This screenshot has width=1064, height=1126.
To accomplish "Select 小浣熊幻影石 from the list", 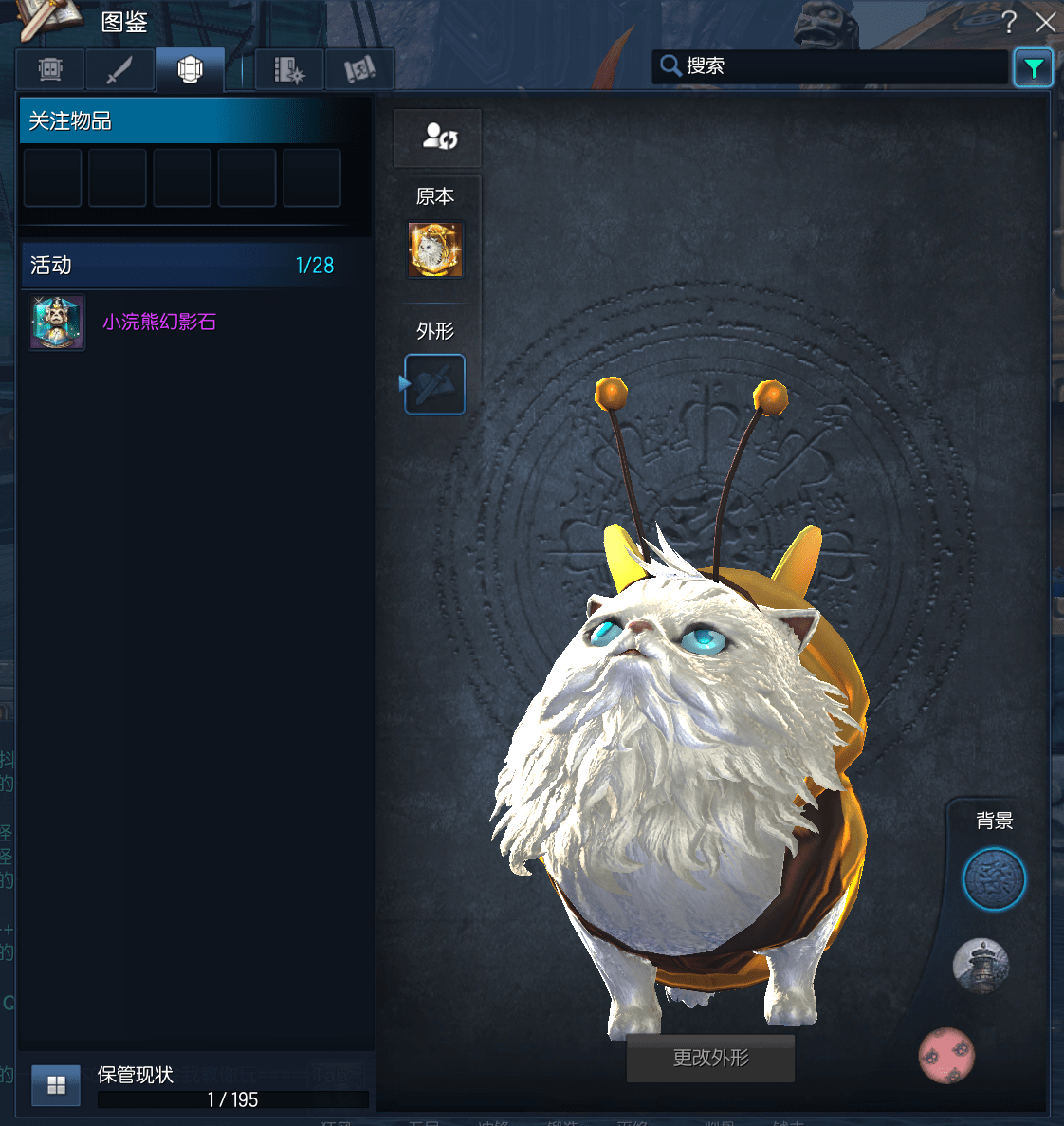I will click(x=158, y=323).
